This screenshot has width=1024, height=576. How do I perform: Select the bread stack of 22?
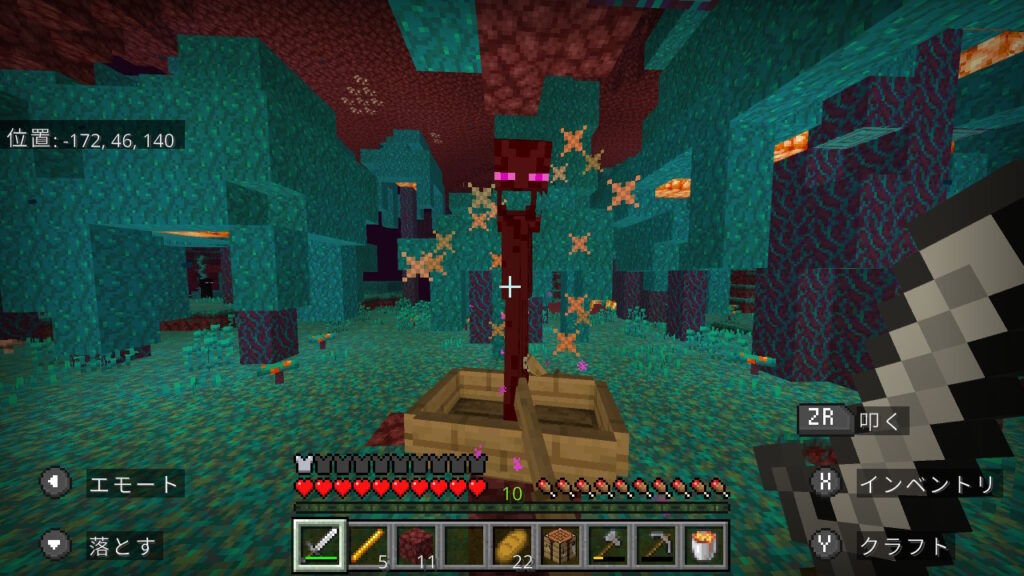click(511, 545)
